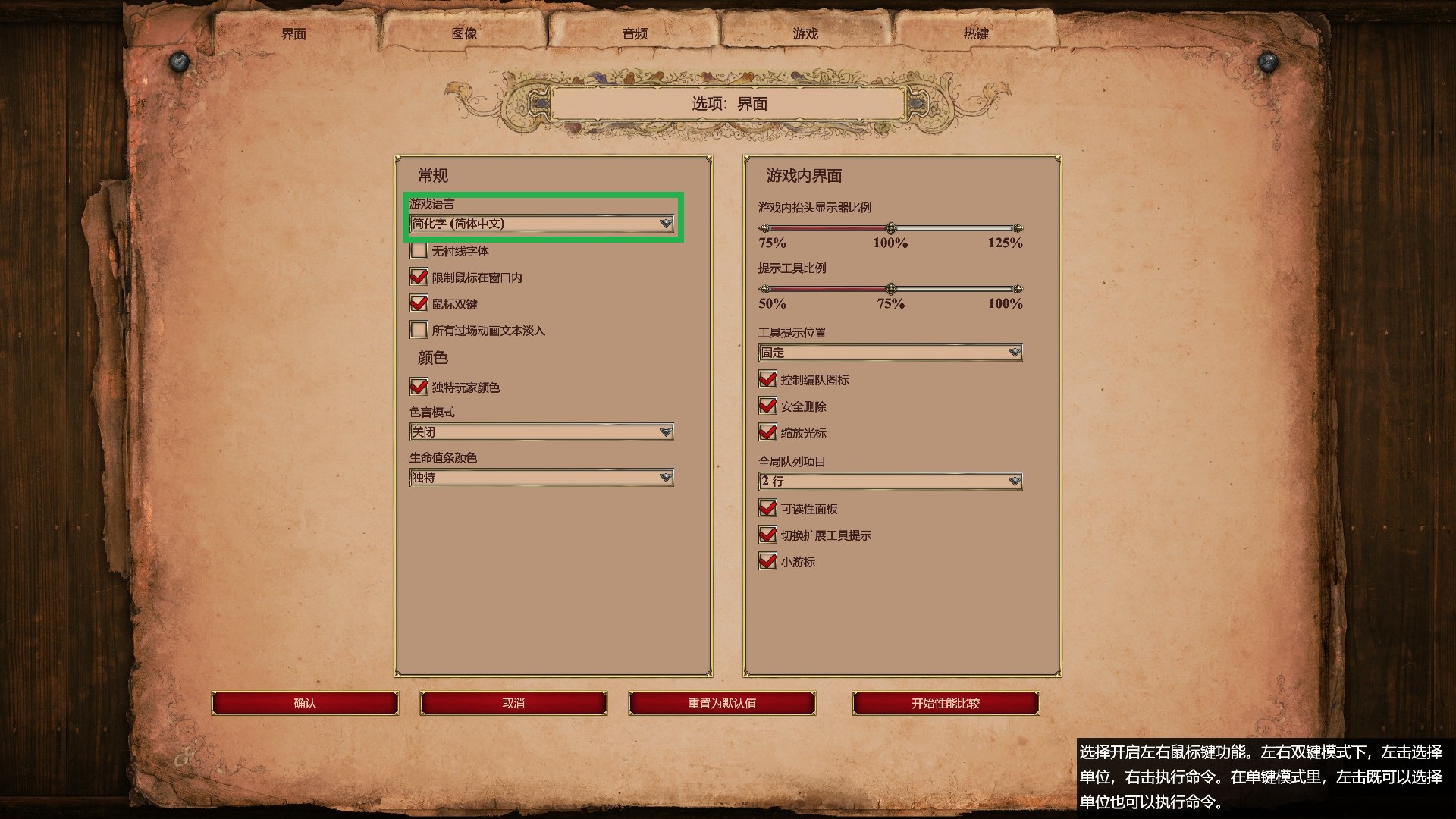The width and height of the screenshot is (1456, 819).
Task: Select the 游戏 tab
Action: (805, 34)
